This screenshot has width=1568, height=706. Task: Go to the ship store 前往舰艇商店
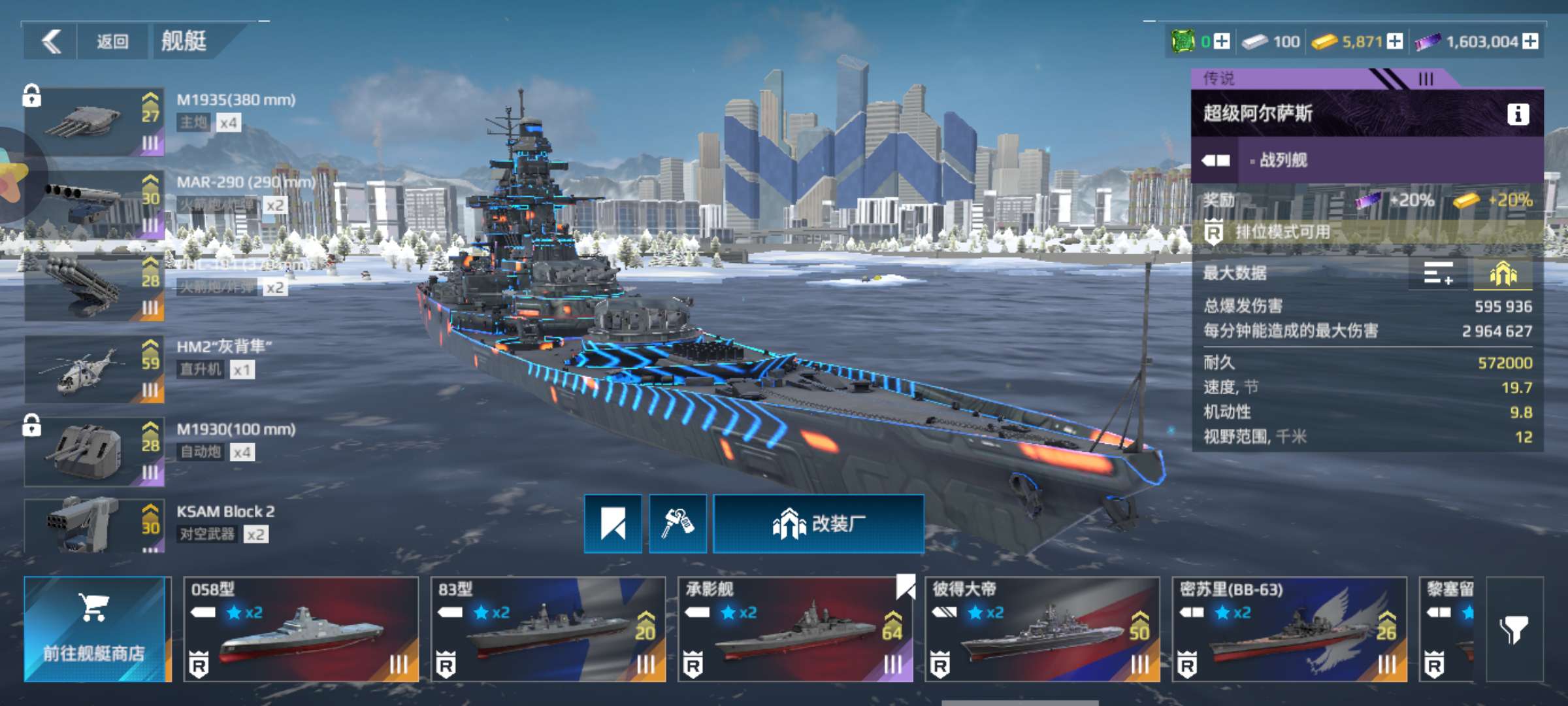pyautogui.click(x=95, y=629)
